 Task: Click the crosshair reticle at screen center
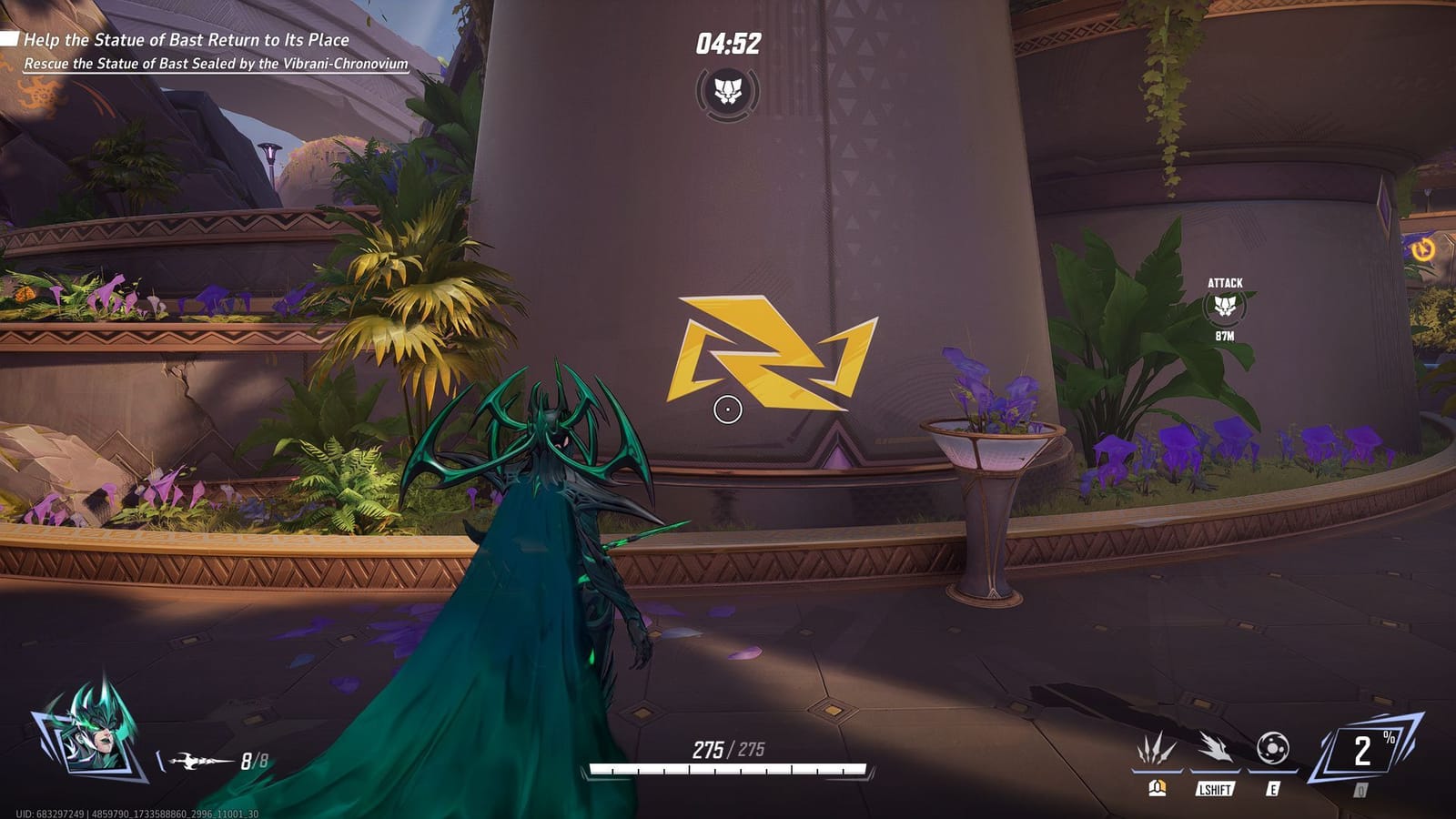(726, 411)
